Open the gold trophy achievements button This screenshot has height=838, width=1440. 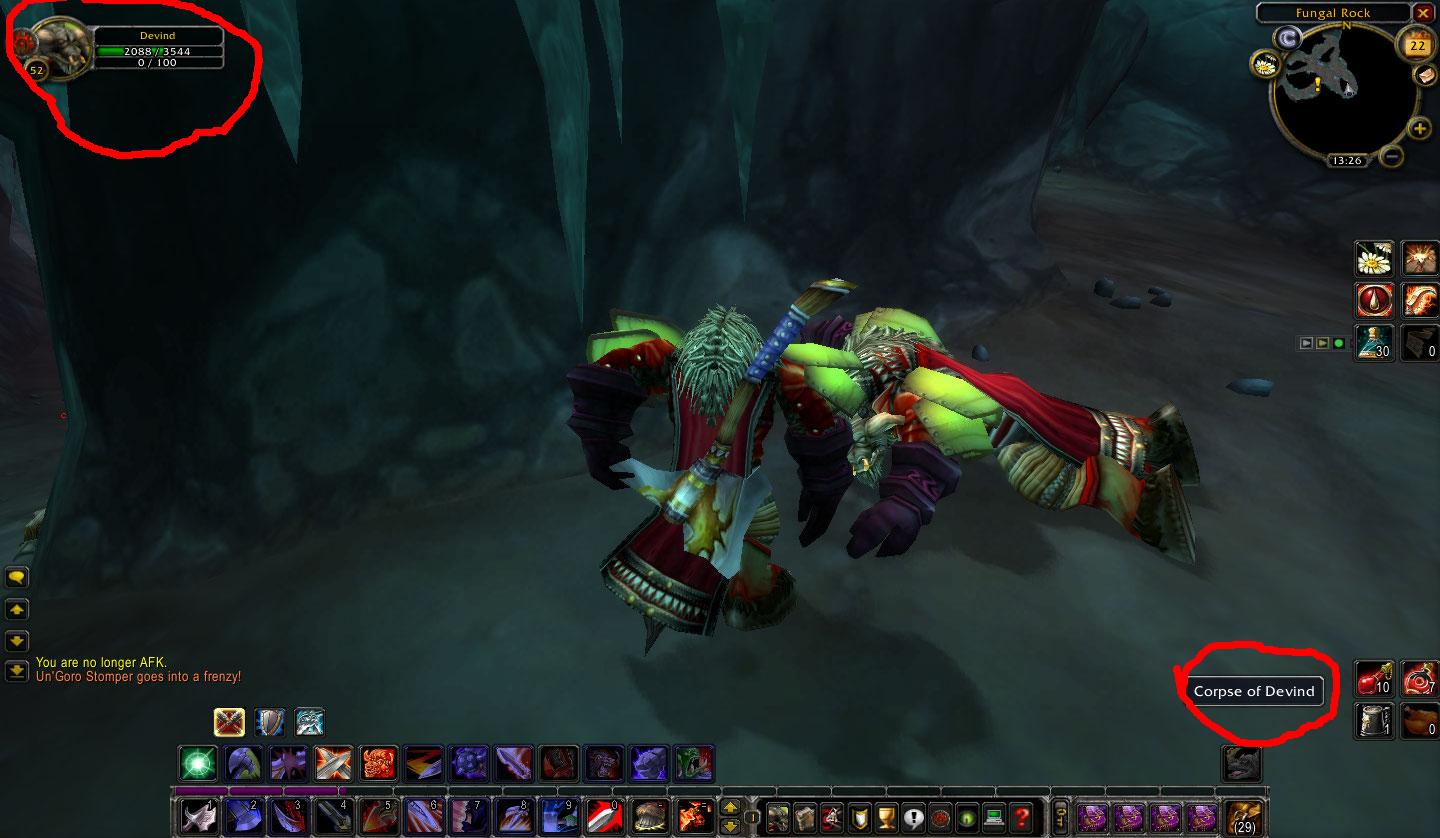[885, 817]
